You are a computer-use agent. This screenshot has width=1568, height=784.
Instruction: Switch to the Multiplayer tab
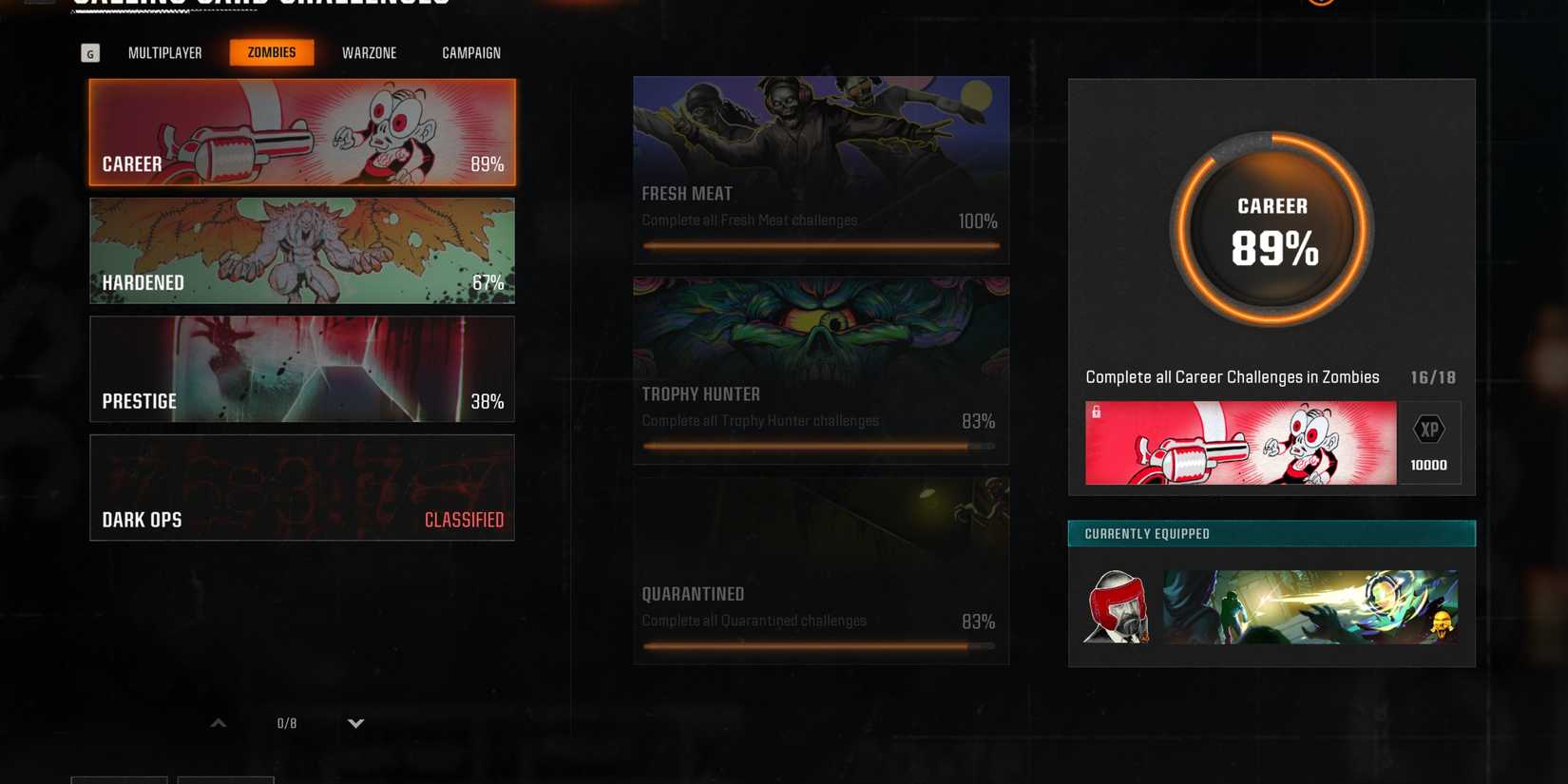click(165, 52)
